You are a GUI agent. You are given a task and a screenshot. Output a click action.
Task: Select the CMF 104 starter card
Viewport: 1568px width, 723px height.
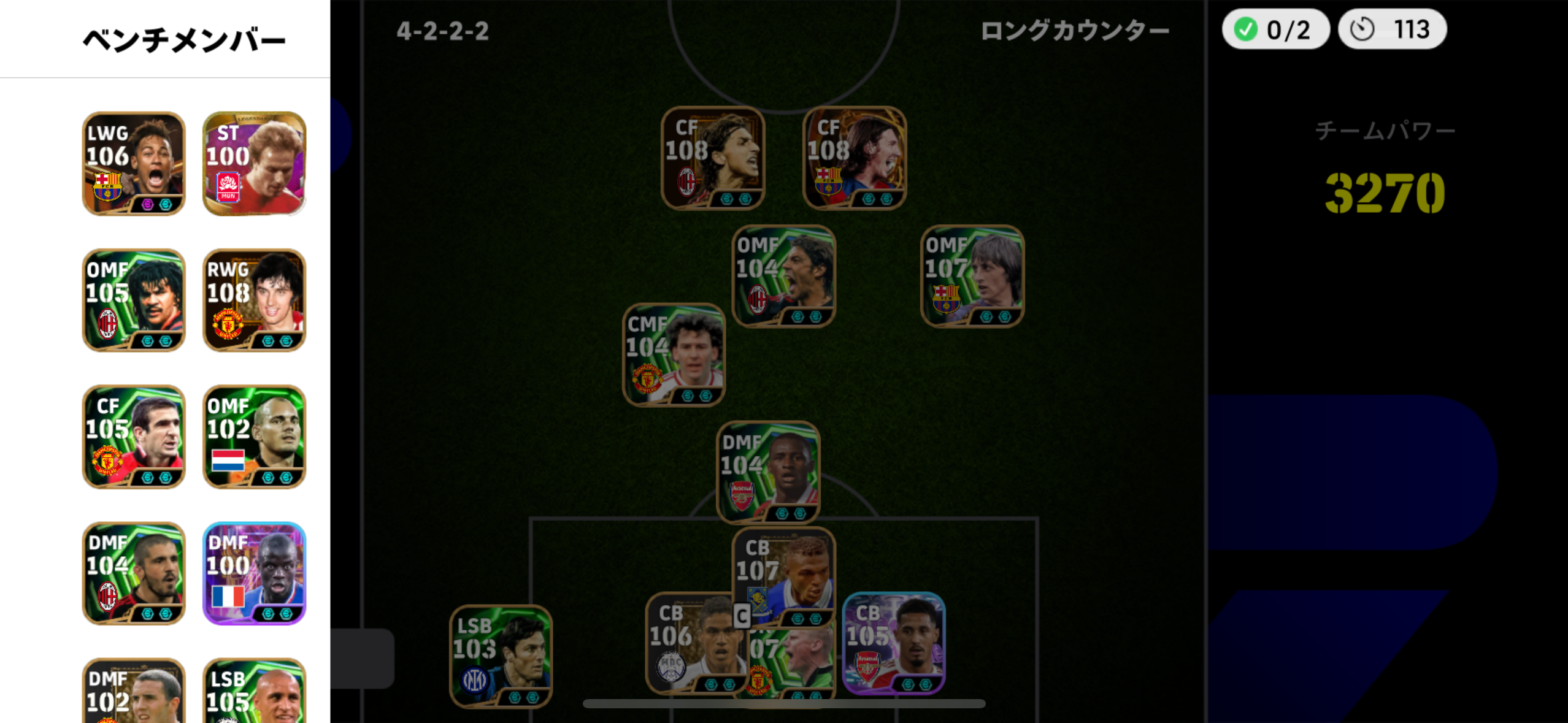click(674, 354)
